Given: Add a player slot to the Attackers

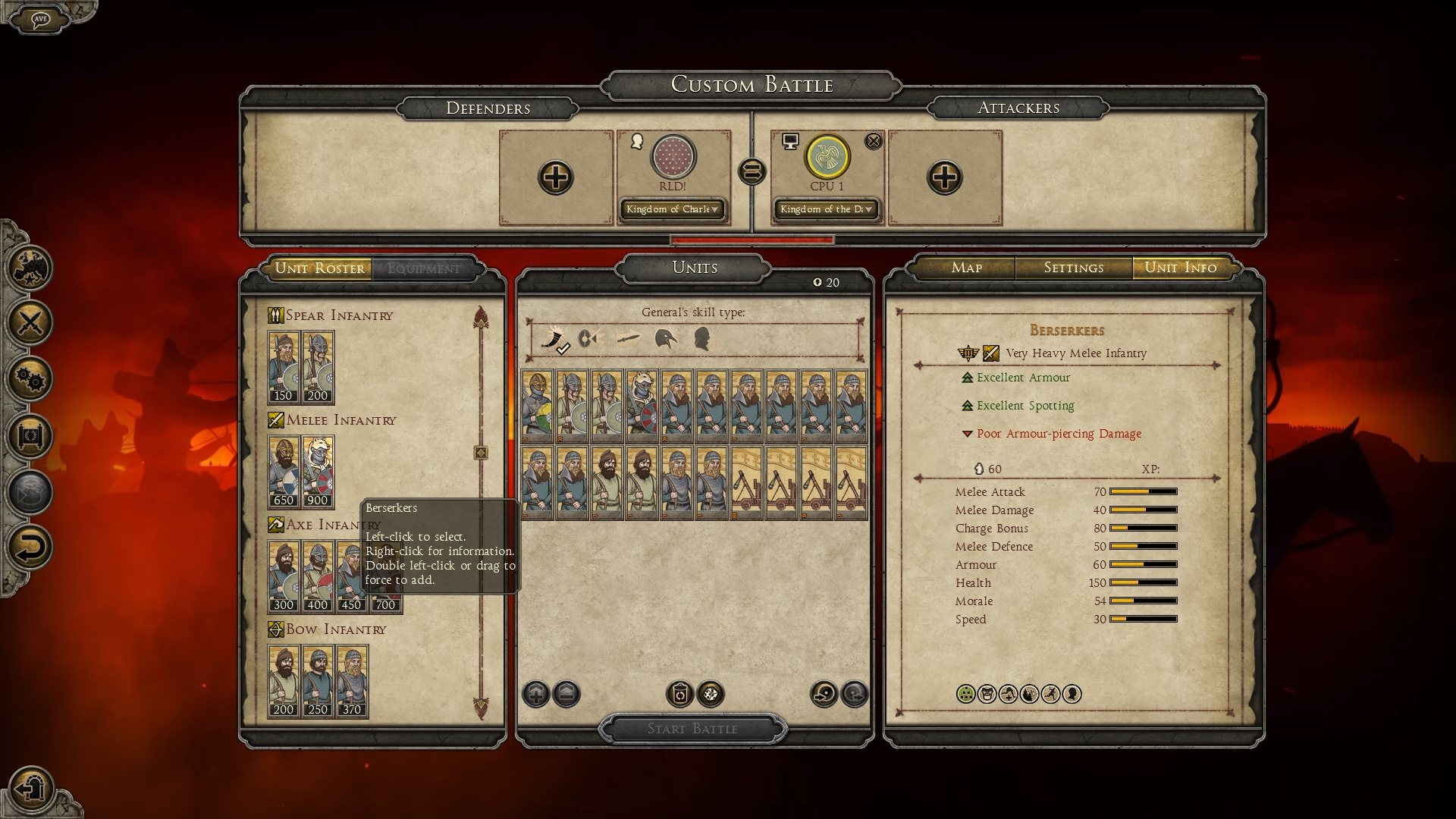Looking at the screenshot, I should [x=944, y=178].
